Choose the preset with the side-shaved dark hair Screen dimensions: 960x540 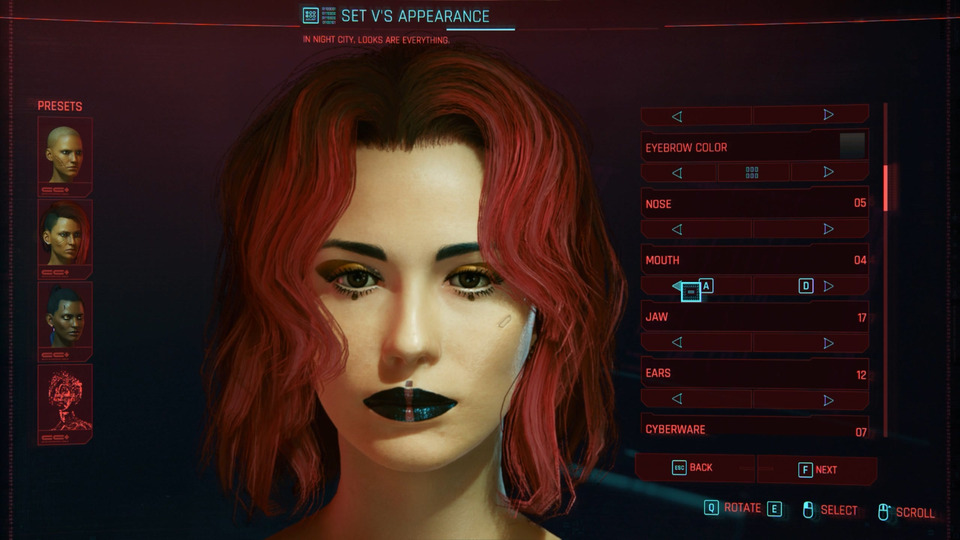pos(65,237)
